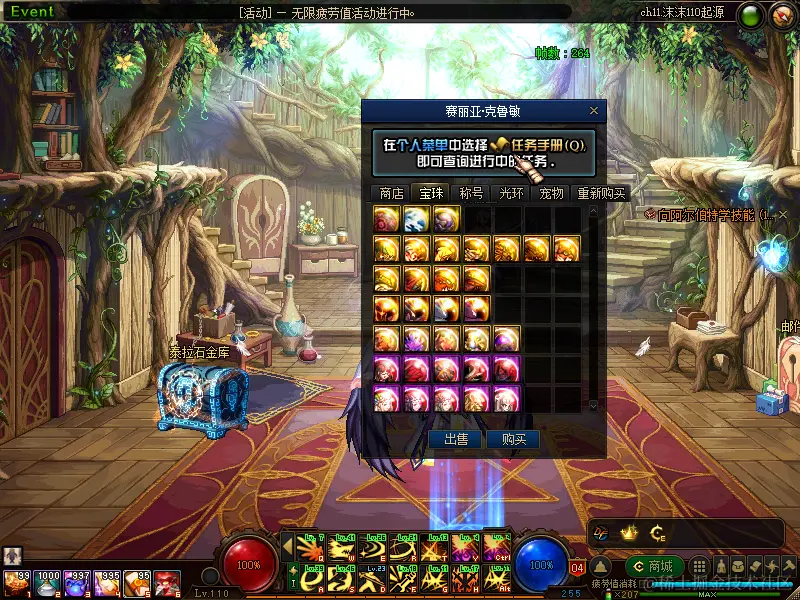
Task: Select the blue-white orb in the top row
Action: [417, 219]
